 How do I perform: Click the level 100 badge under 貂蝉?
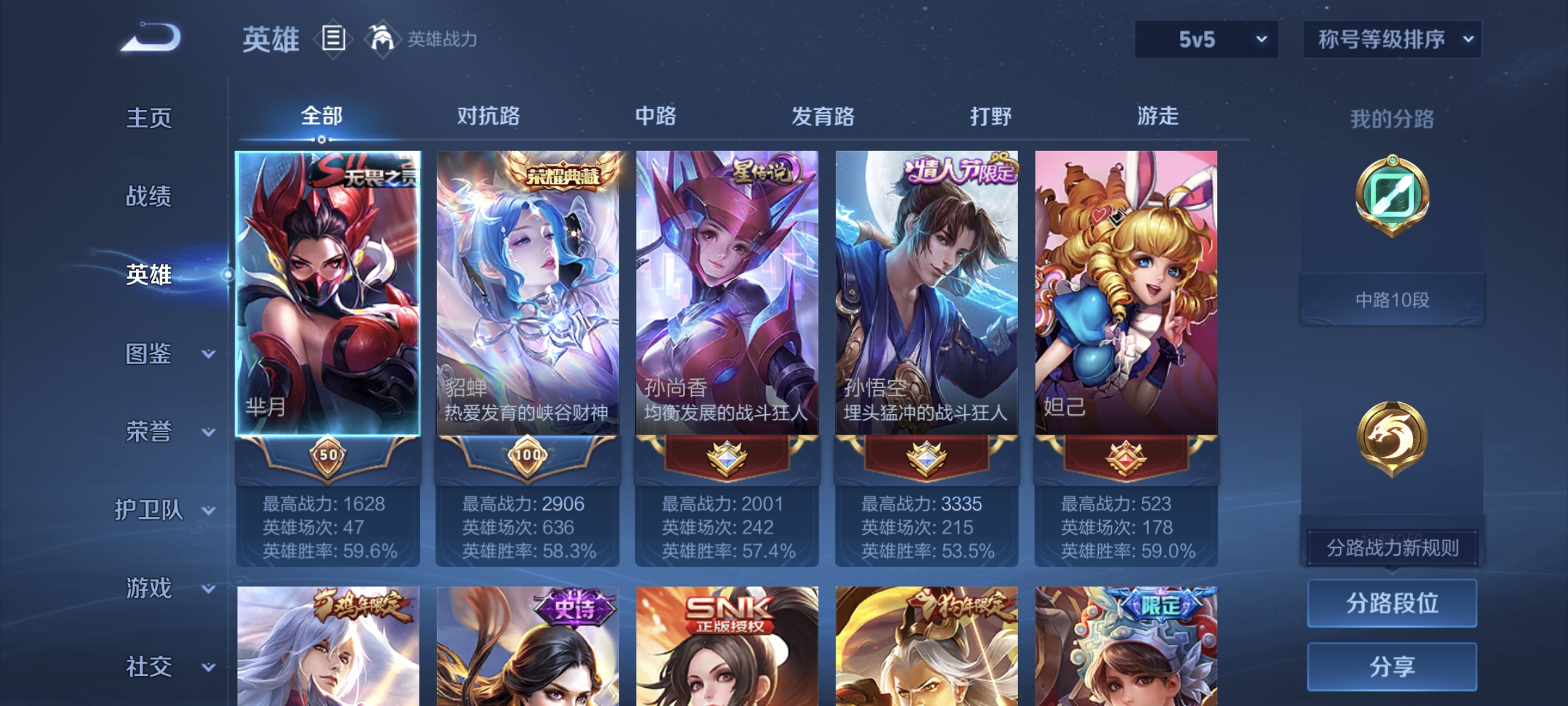529,456
